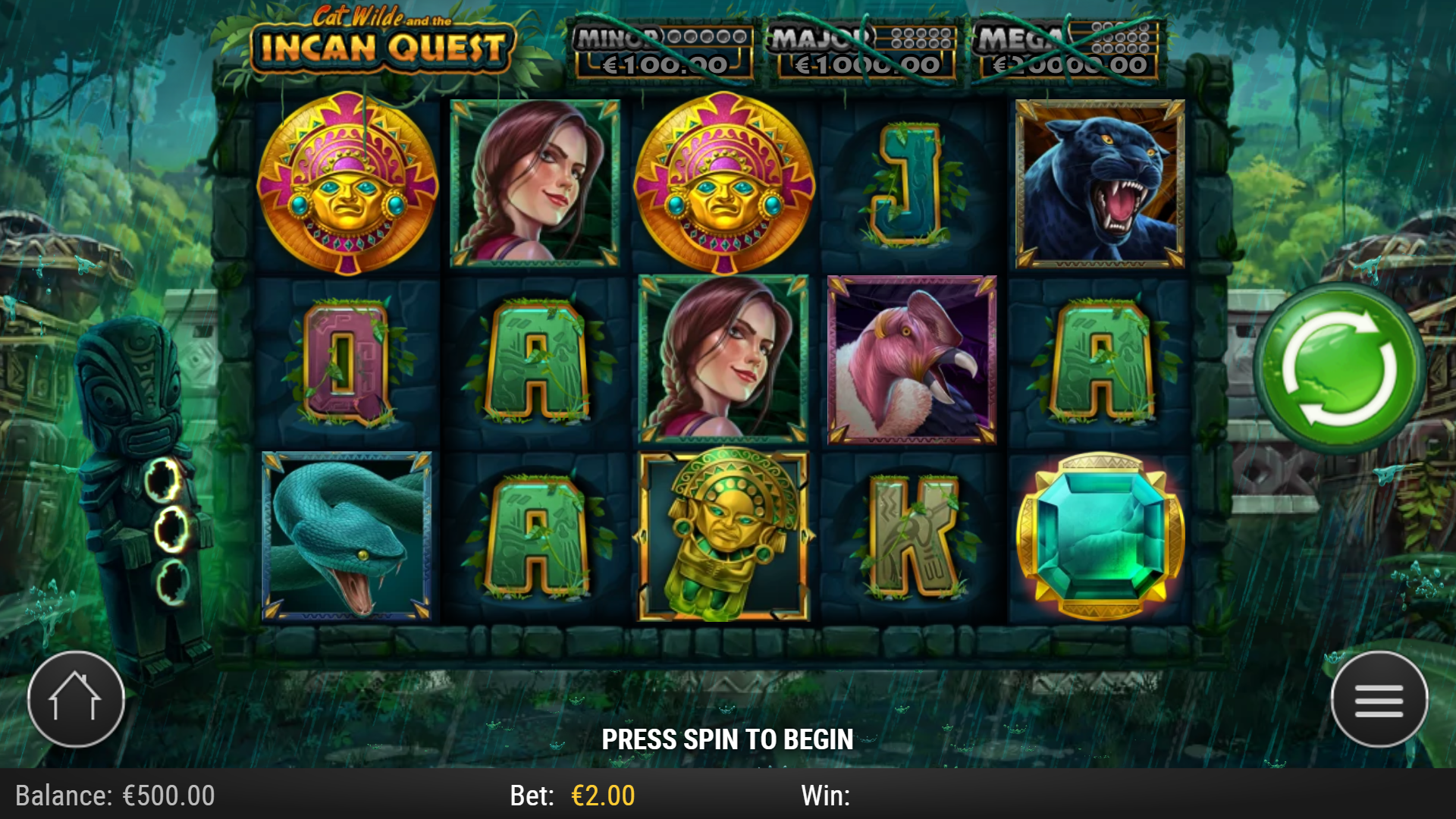
Task: Select the black panther symbol on reel five
Action: tap(1097, 184)
